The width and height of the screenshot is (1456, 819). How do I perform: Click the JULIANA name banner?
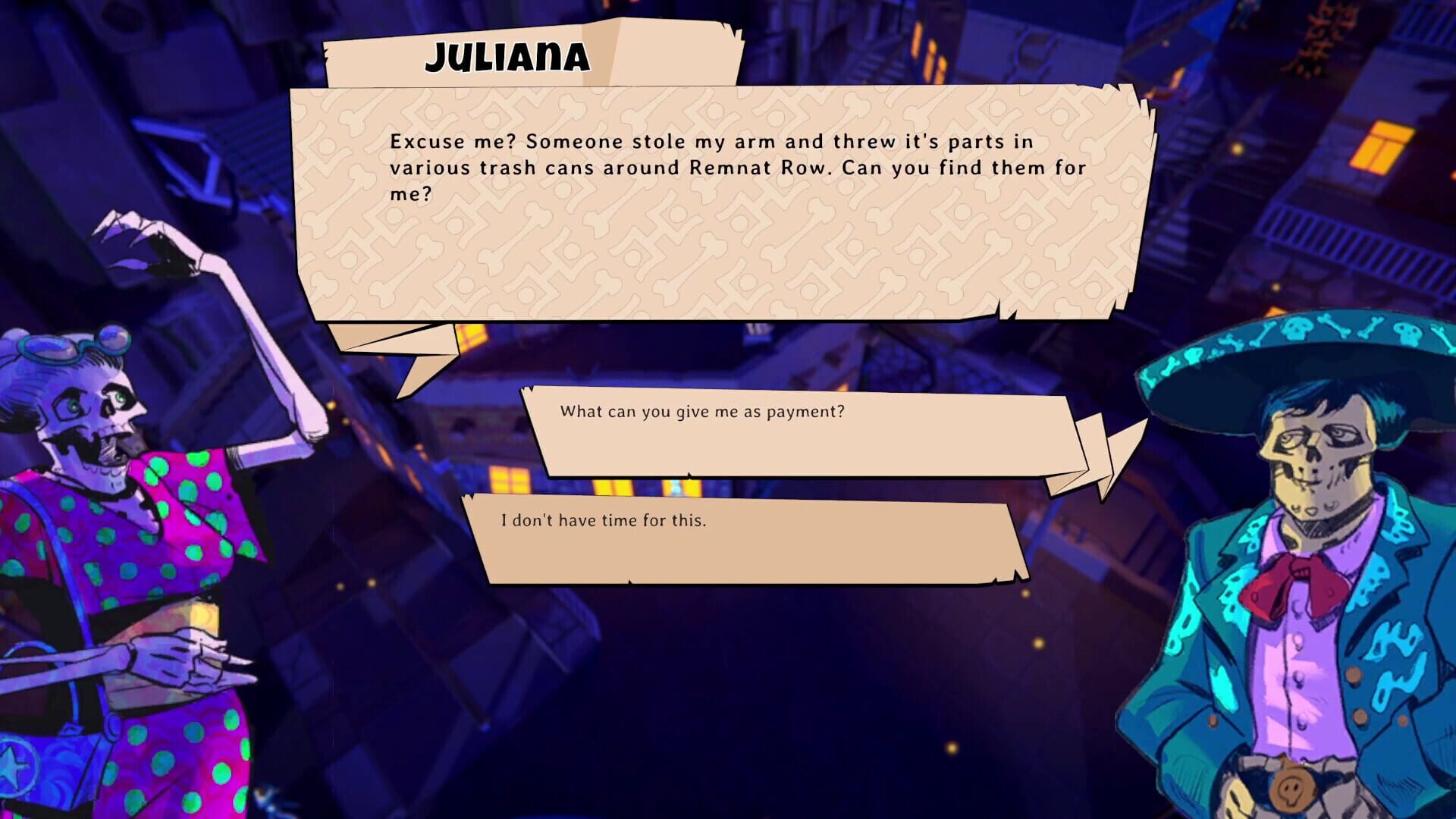tap(507, 55)
